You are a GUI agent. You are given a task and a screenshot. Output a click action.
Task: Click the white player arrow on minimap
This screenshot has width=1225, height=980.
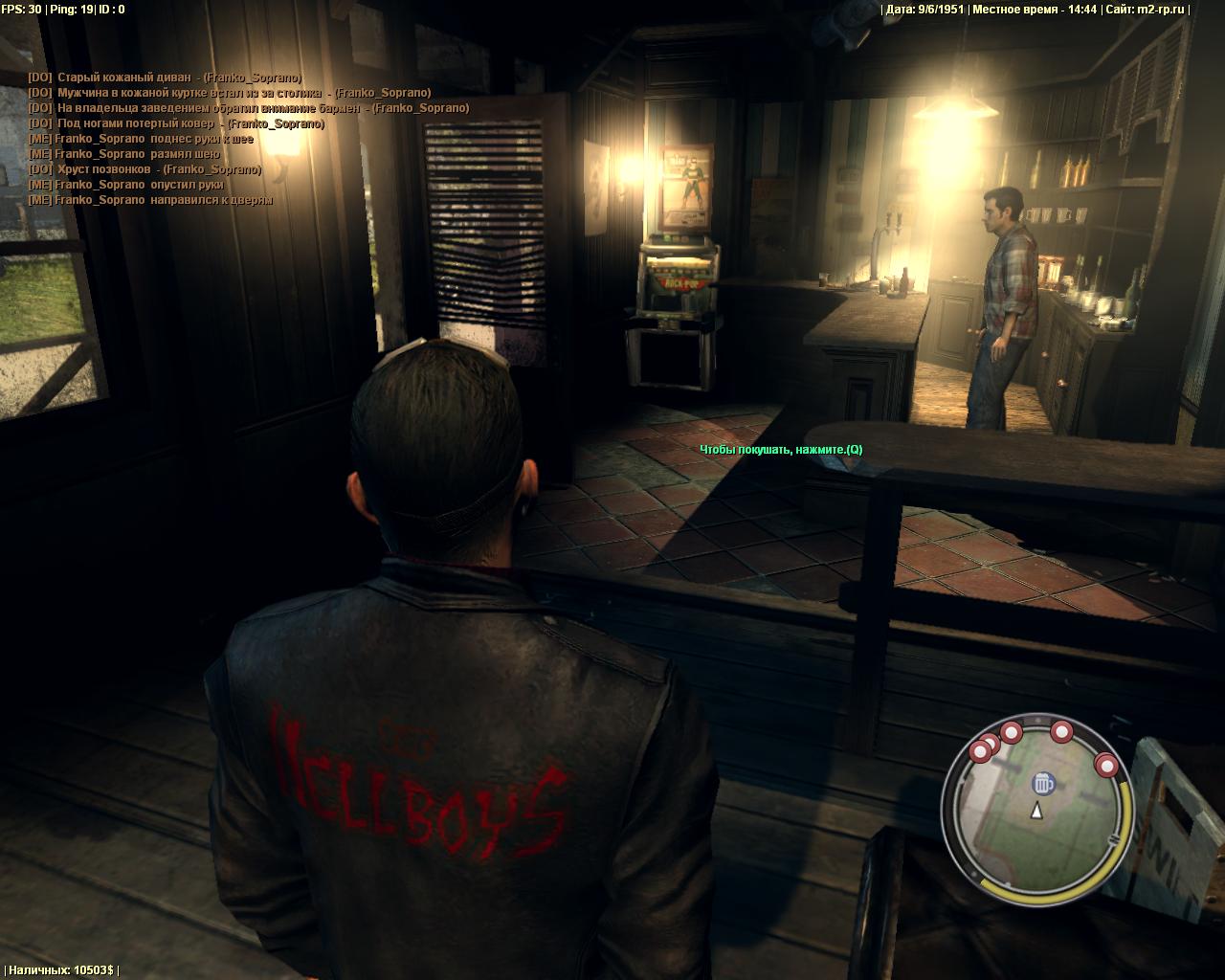point(1036,812)
